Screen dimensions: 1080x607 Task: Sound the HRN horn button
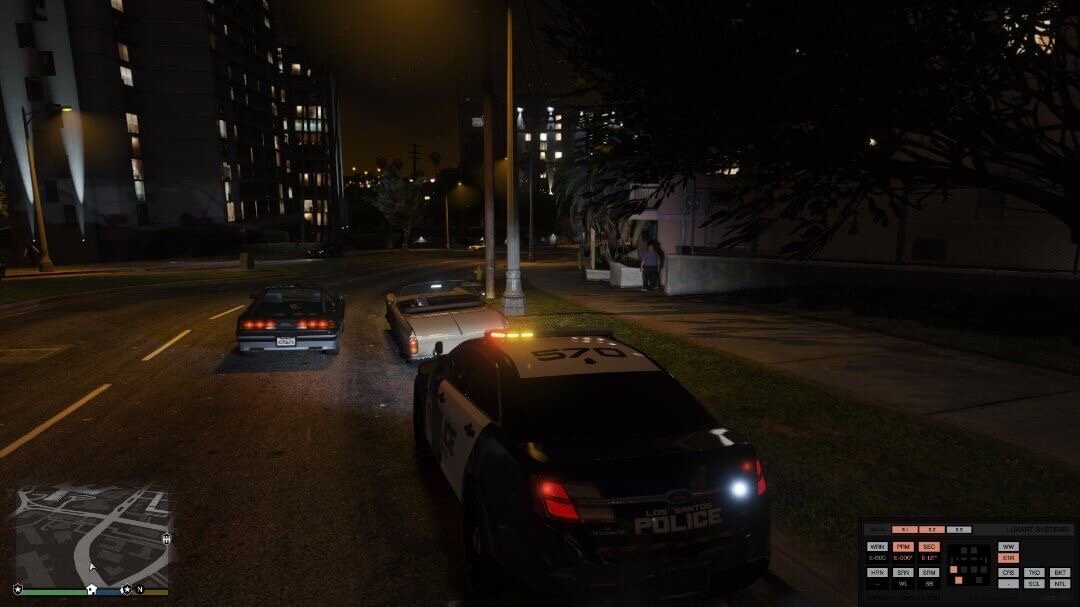click(877, 572)
